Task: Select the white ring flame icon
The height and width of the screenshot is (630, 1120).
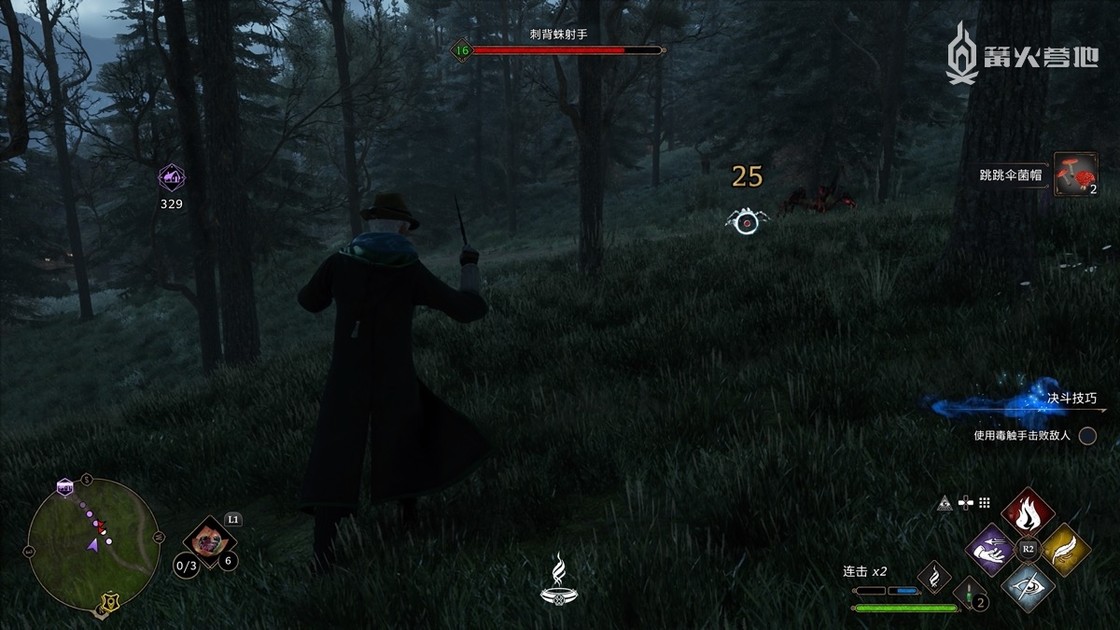Action: click(560, 582)
